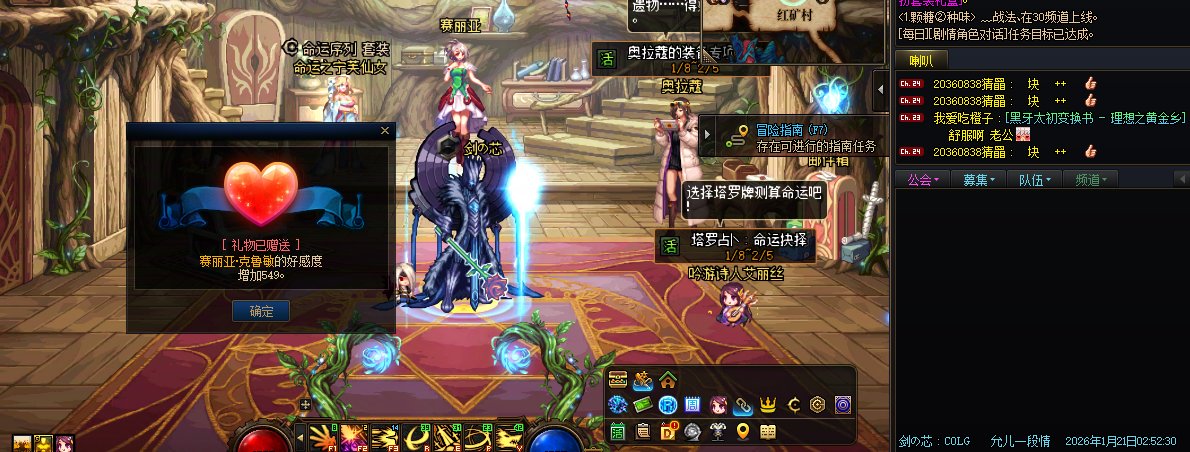1190x452 pixels.
Task: Open the gold crown menu icon
Action: click(x=768, y=405)
